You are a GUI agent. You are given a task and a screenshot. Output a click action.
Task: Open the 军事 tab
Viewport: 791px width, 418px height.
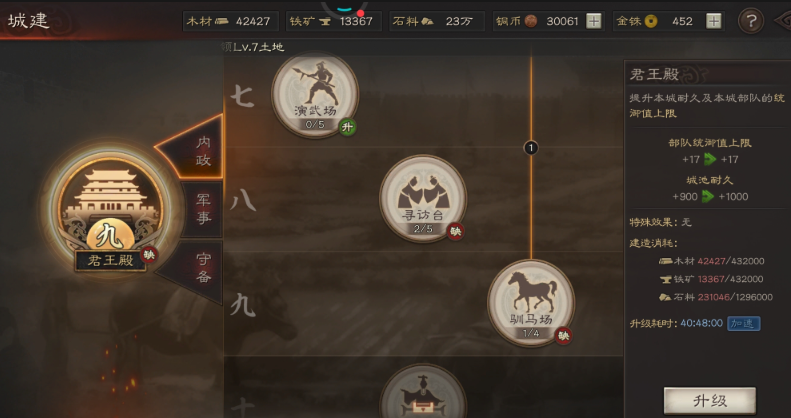pos(202,208)
